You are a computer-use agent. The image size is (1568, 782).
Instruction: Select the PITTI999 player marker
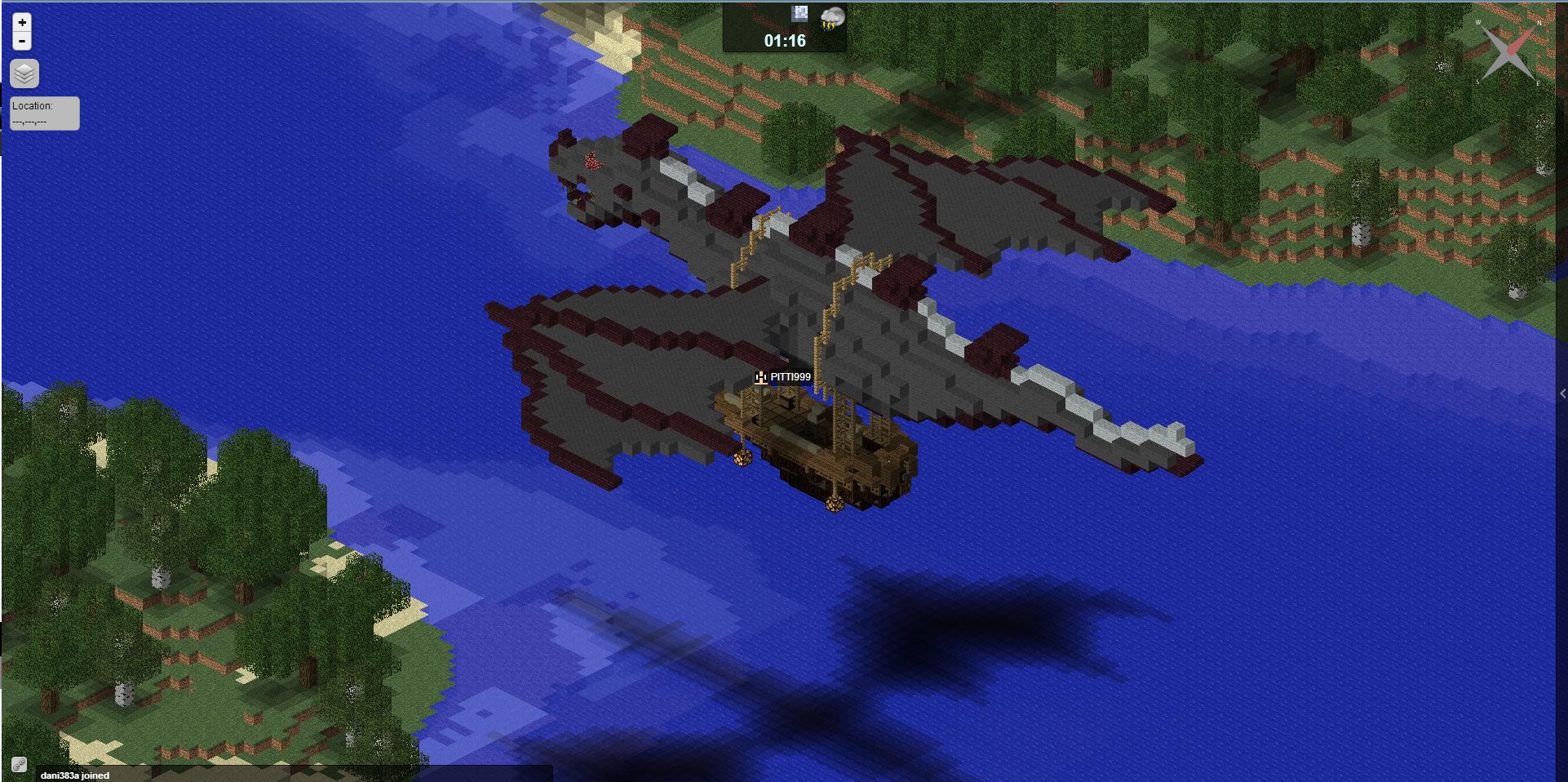coord(760,377)
